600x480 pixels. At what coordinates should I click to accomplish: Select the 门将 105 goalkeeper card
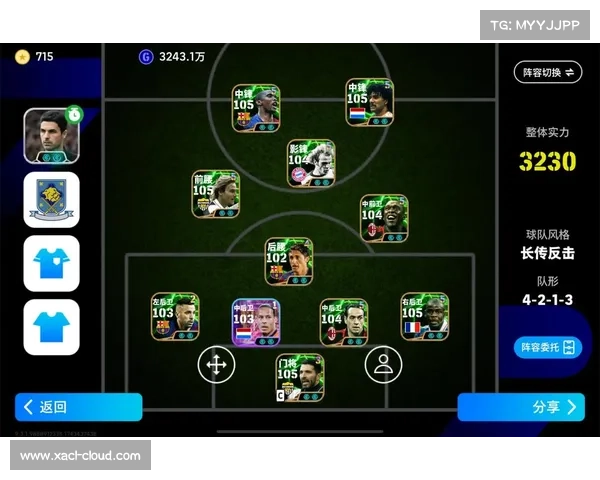[x=300, y=377]
